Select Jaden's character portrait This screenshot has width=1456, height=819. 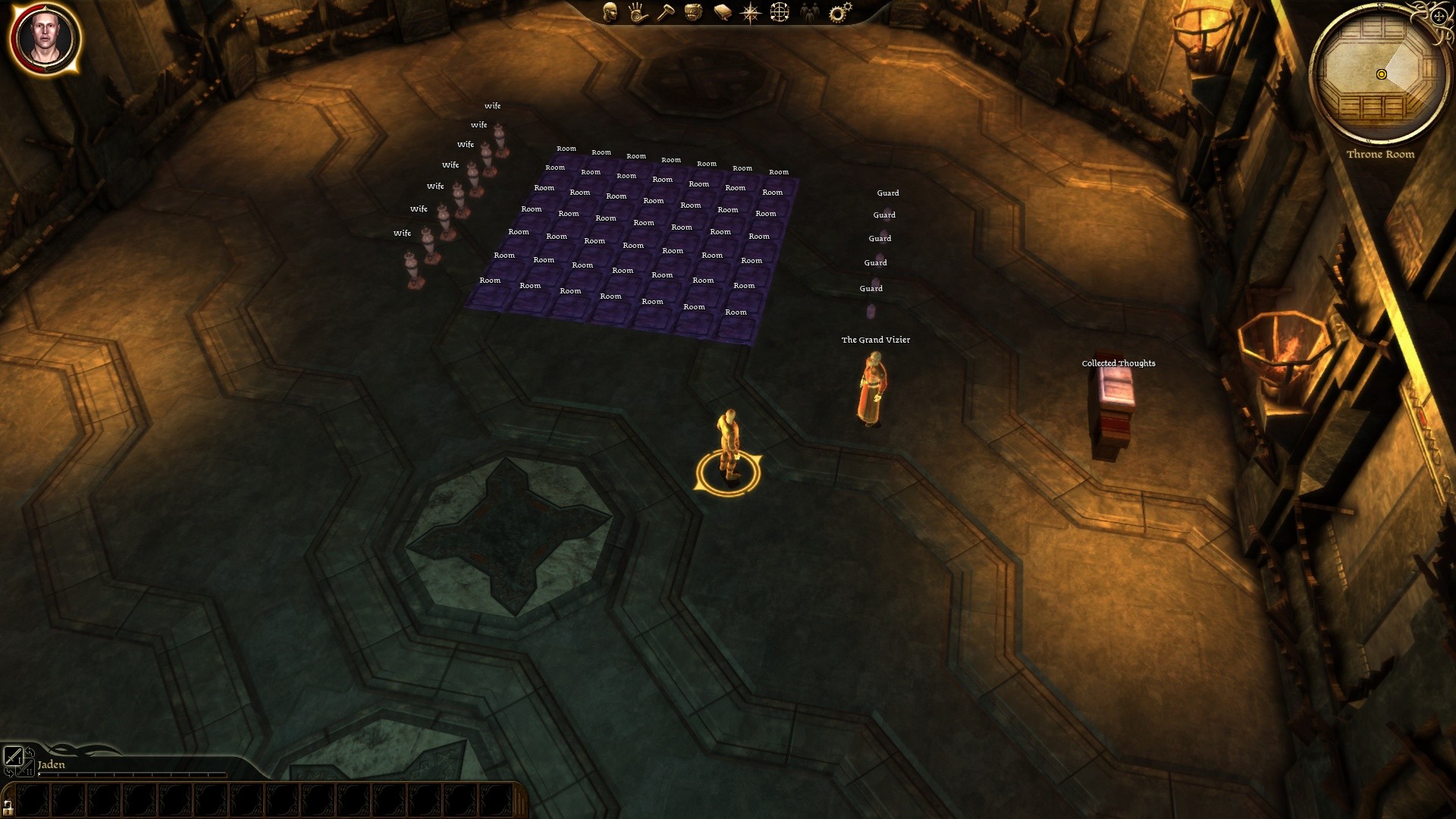click(x=45, y=37)
